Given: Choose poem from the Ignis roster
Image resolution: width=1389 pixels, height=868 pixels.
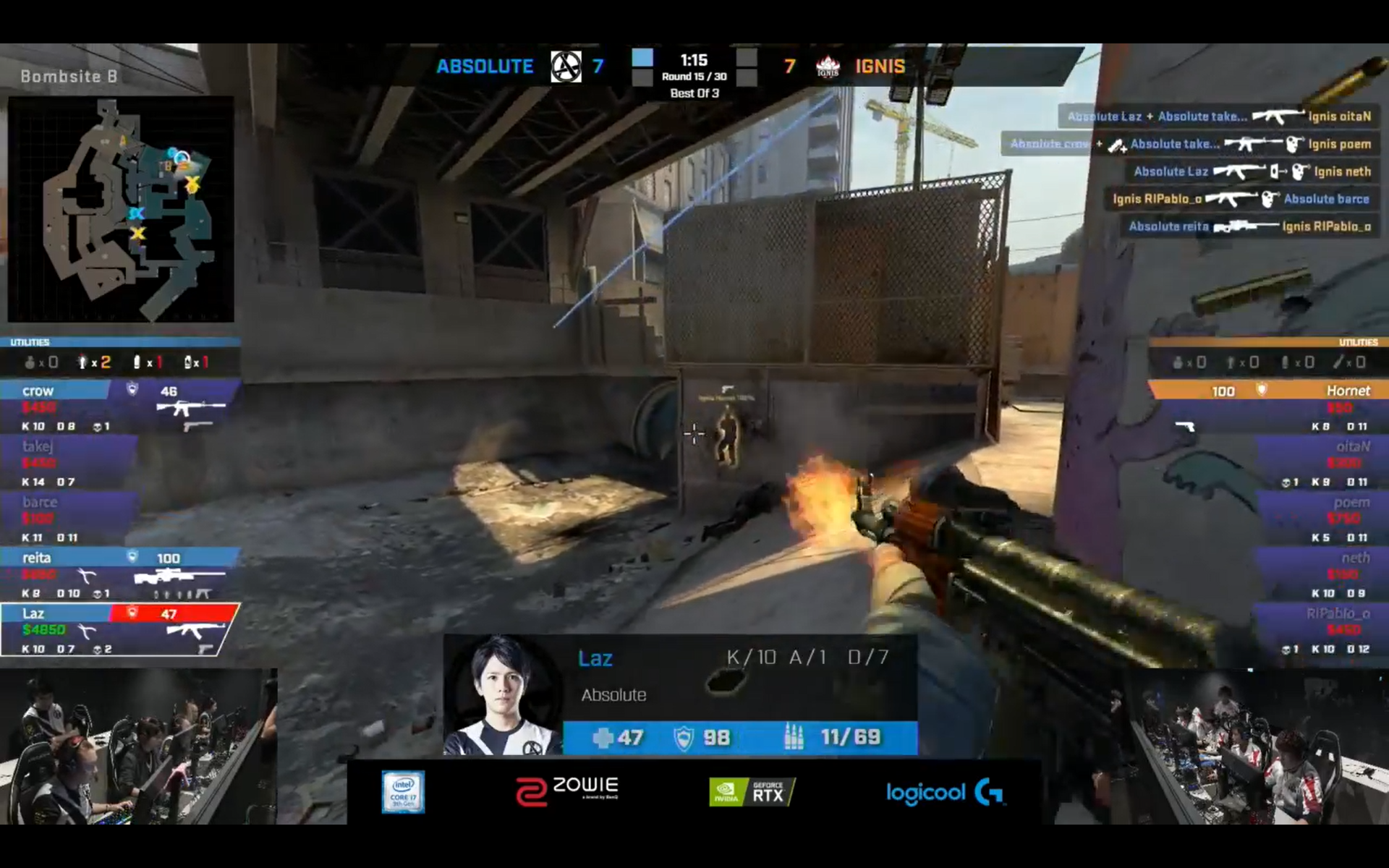Looking at the screenshot, I should [1320, 519].
